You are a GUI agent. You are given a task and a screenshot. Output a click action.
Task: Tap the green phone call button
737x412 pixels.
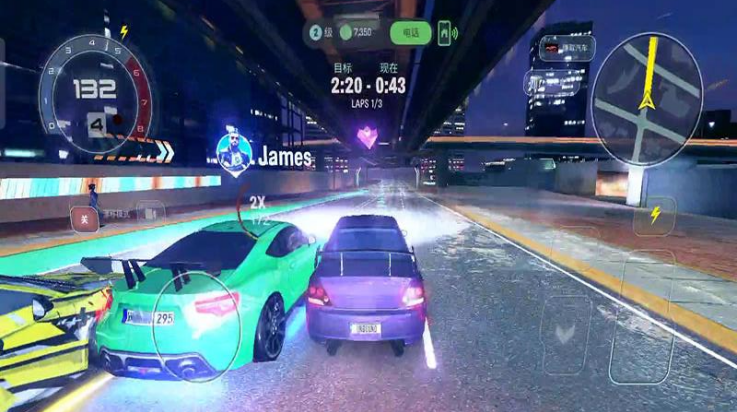[x=410, y=33]
